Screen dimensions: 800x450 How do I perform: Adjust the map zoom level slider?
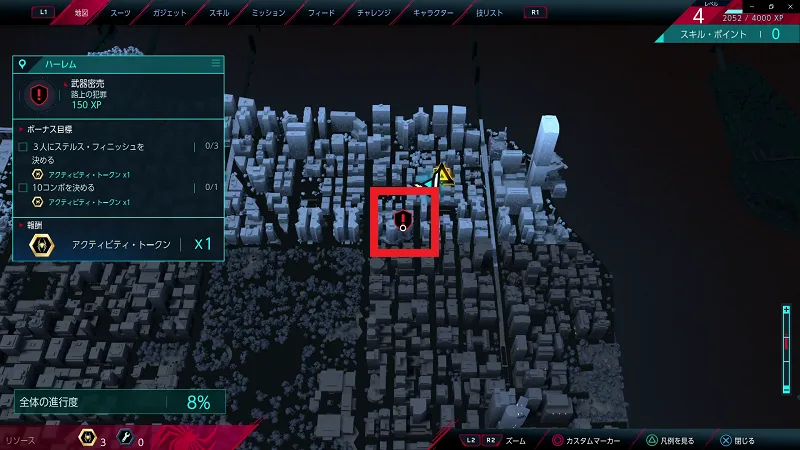[x=788, y=339]
